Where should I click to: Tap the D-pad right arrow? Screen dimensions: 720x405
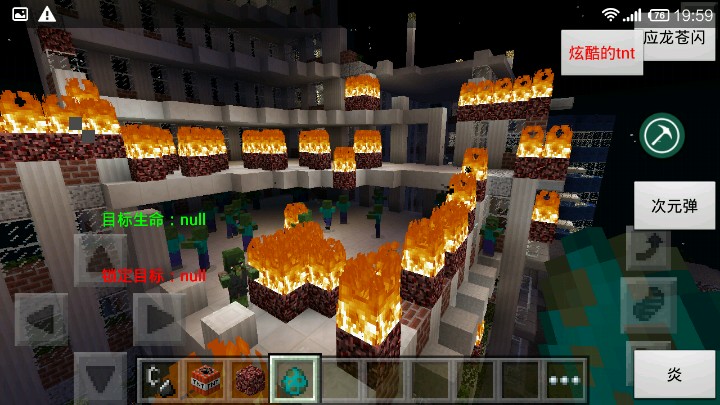pyautogui.click(x=158, y=320)
